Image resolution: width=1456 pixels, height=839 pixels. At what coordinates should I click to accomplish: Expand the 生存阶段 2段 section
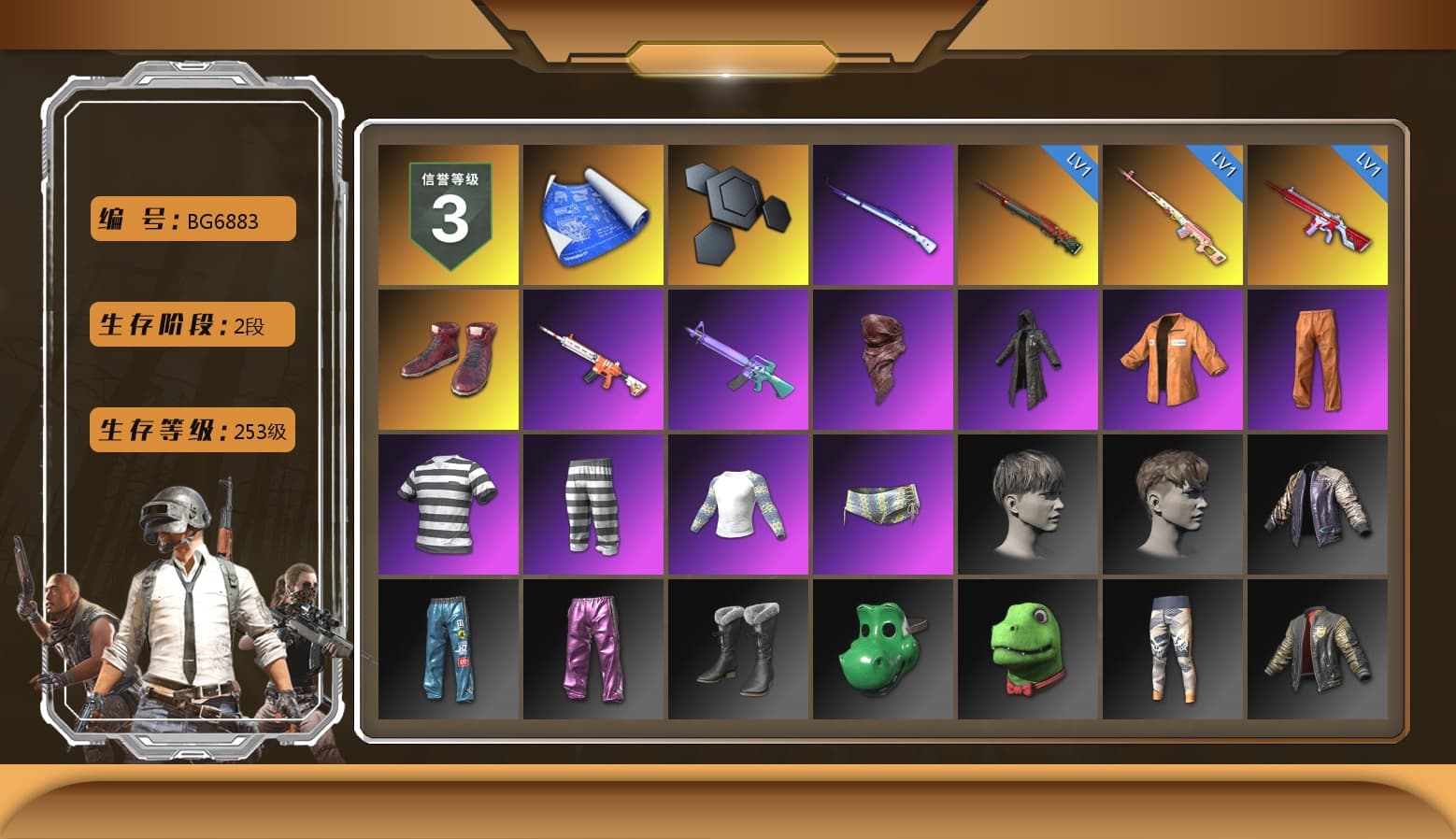[x=191, y=324]
